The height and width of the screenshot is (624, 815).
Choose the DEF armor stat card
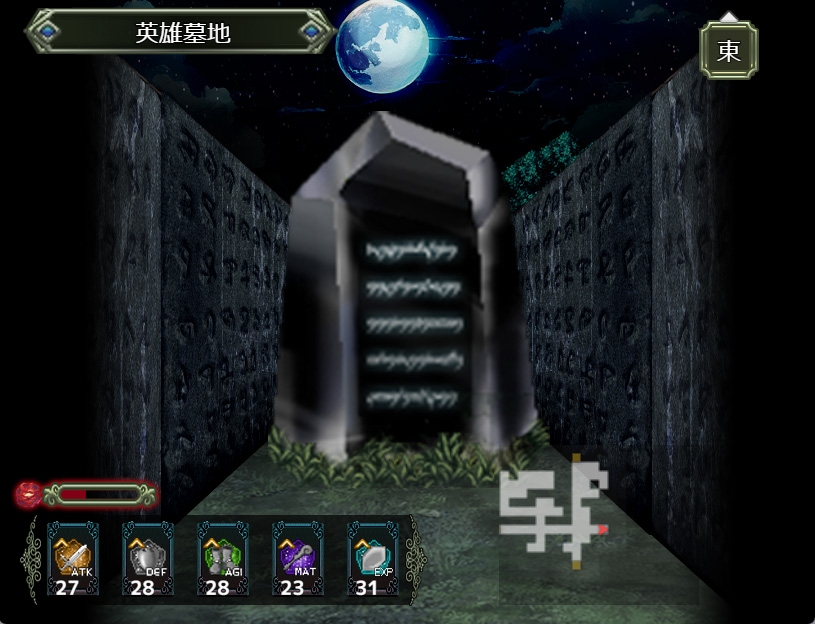(147, 558)
